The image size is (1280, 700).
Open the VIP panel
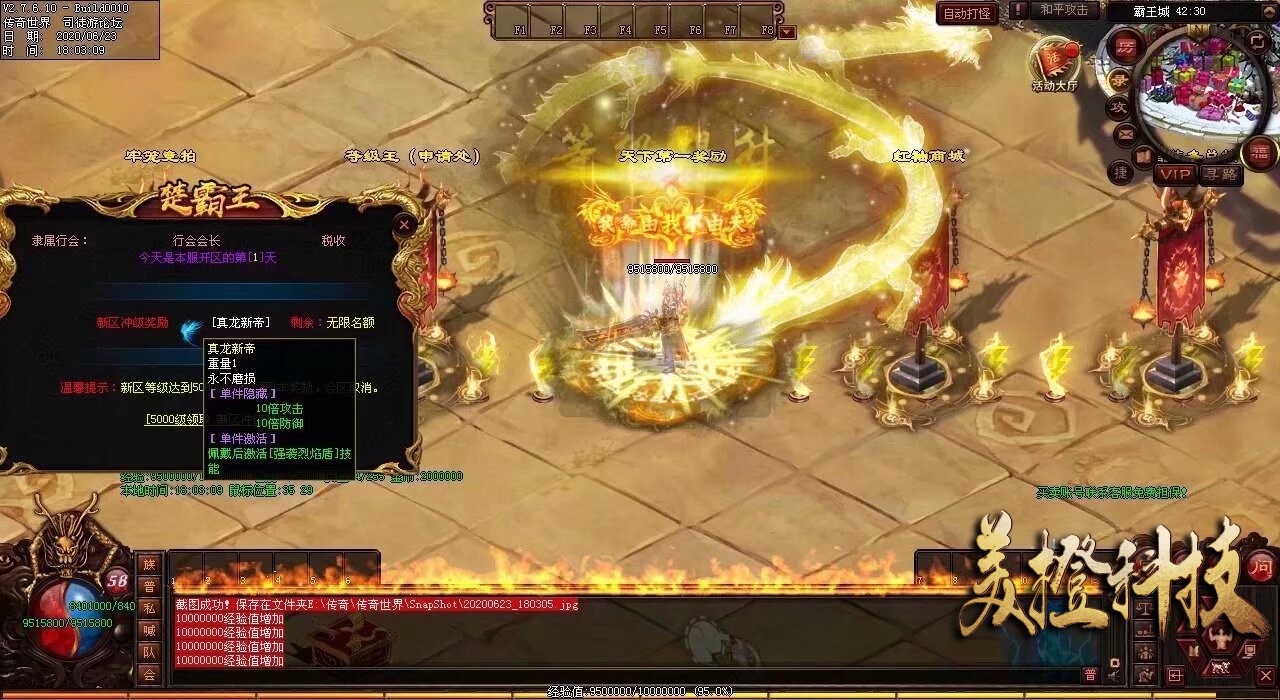[1175, 174]
